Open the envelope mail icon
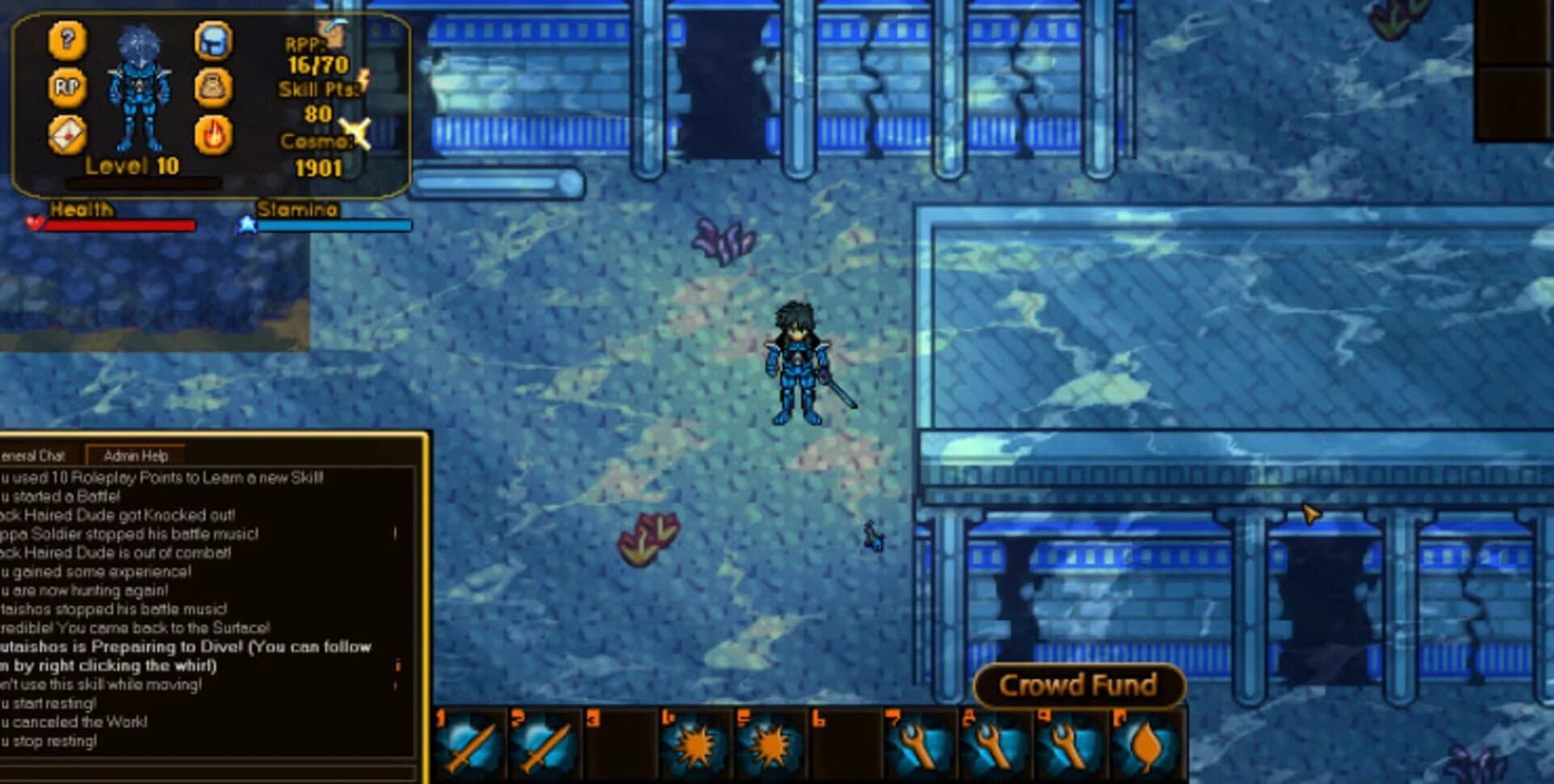This screenshot has height=784, width=1554. 67,134
